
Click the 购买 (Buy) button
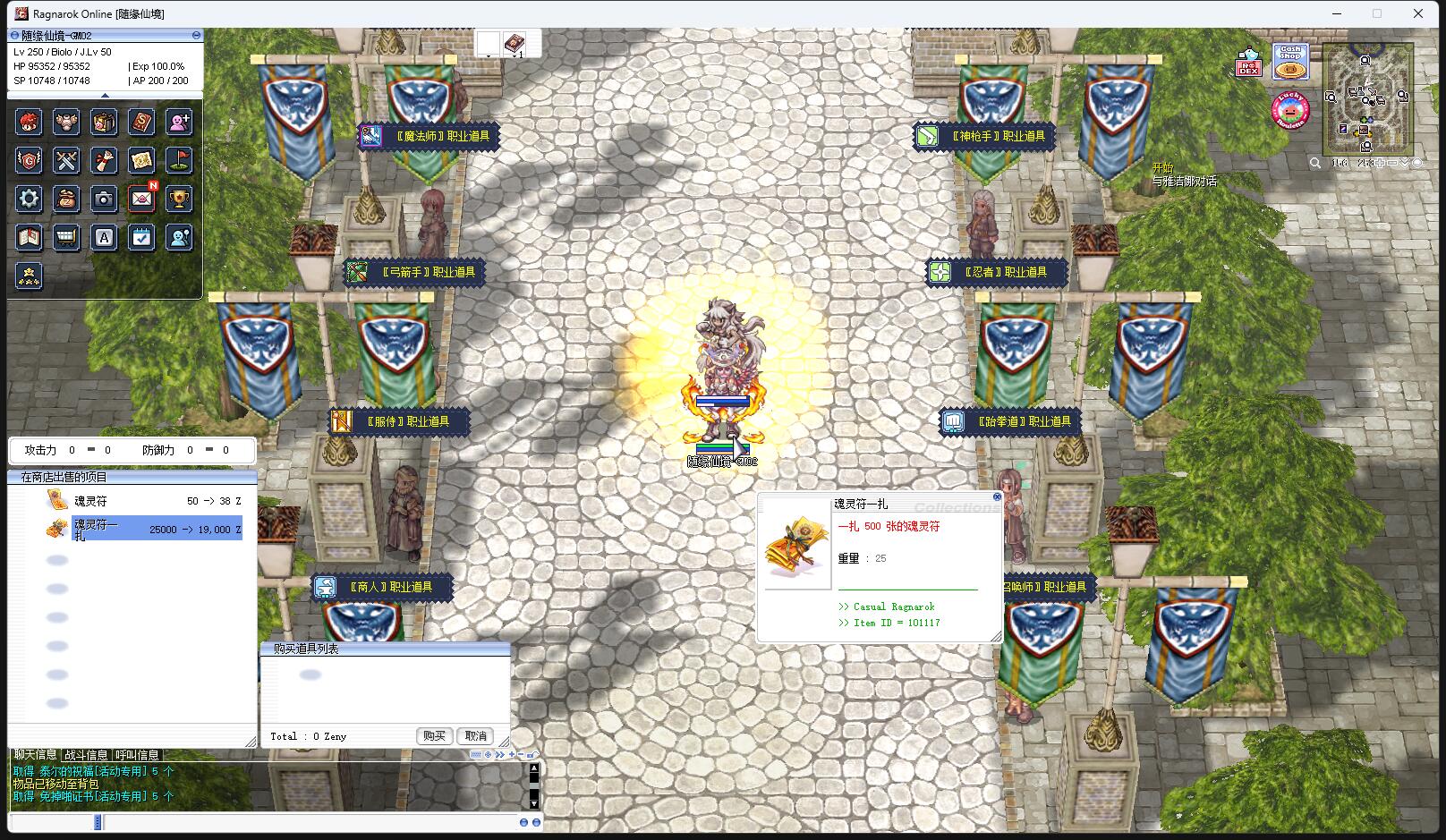pos(434,735)
